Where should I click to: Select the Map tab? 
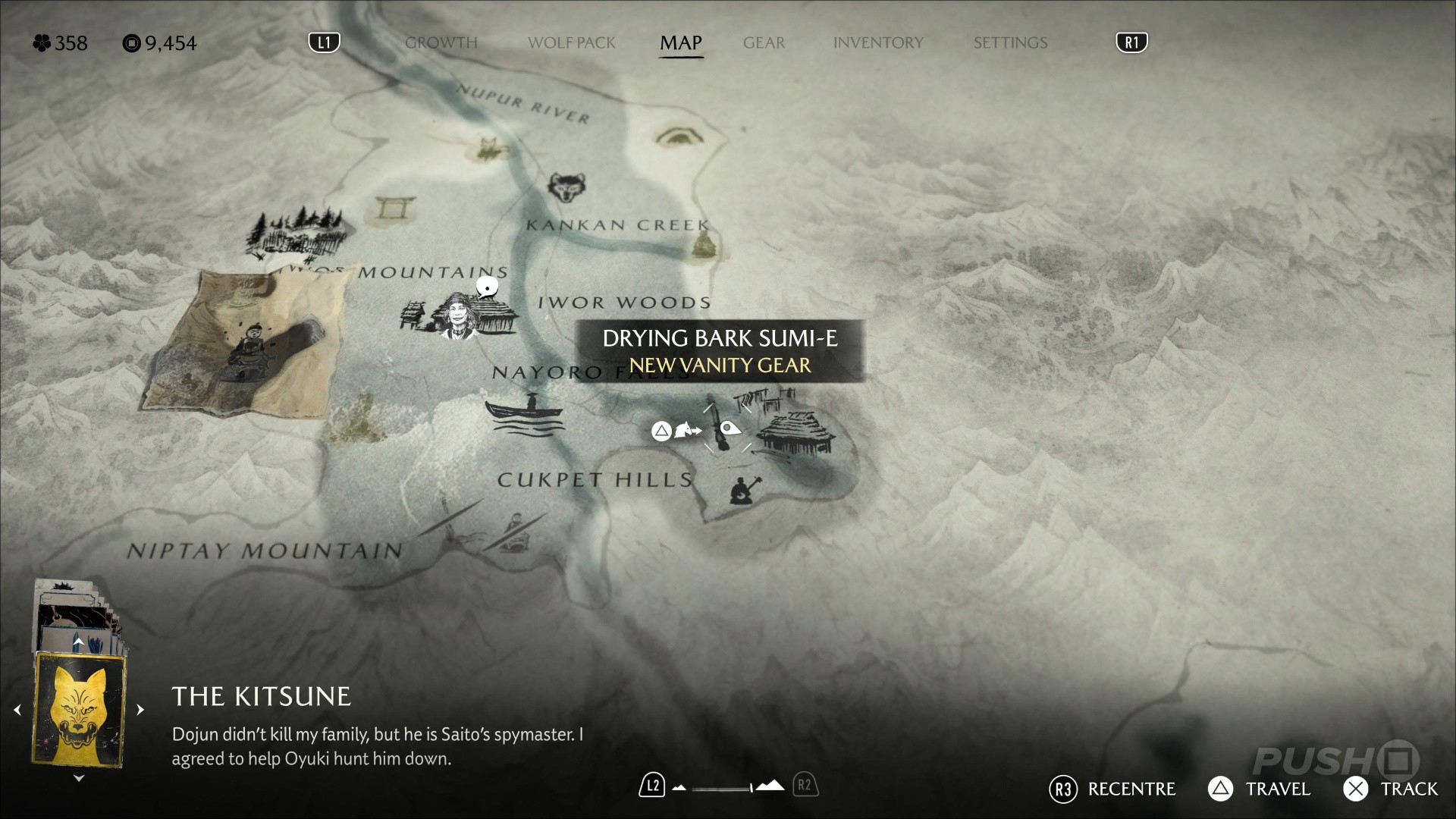680,42
